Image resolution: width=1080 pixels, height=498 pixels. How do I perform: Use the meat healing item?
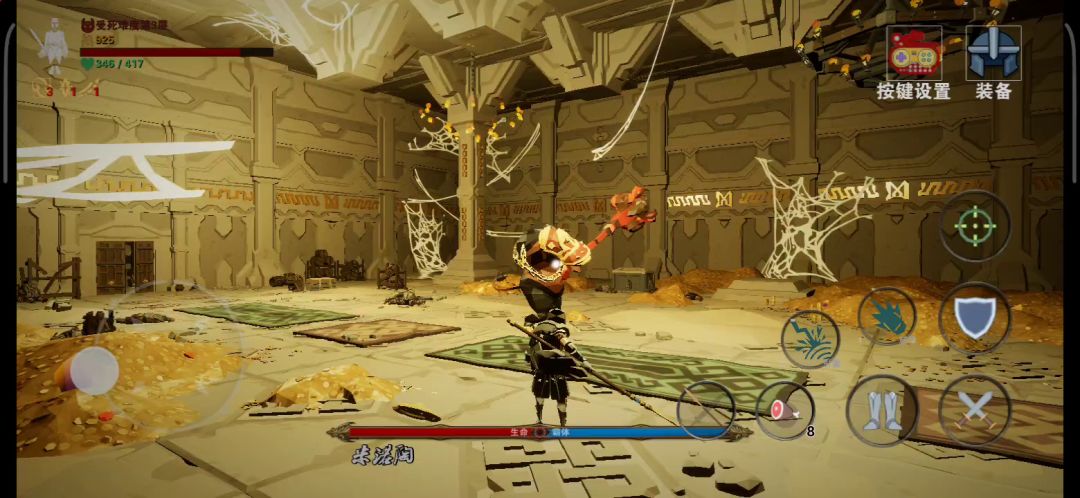point(784,410)
